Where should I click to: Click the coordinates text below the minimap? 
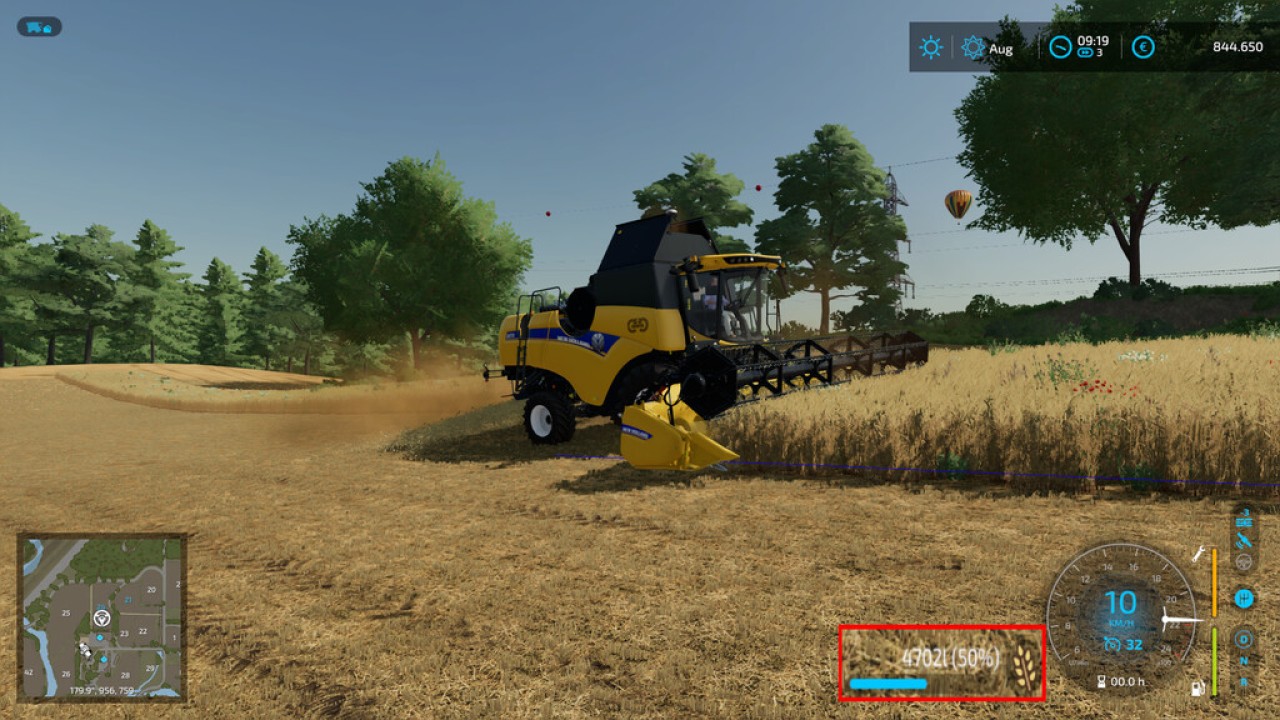(103, 688)
